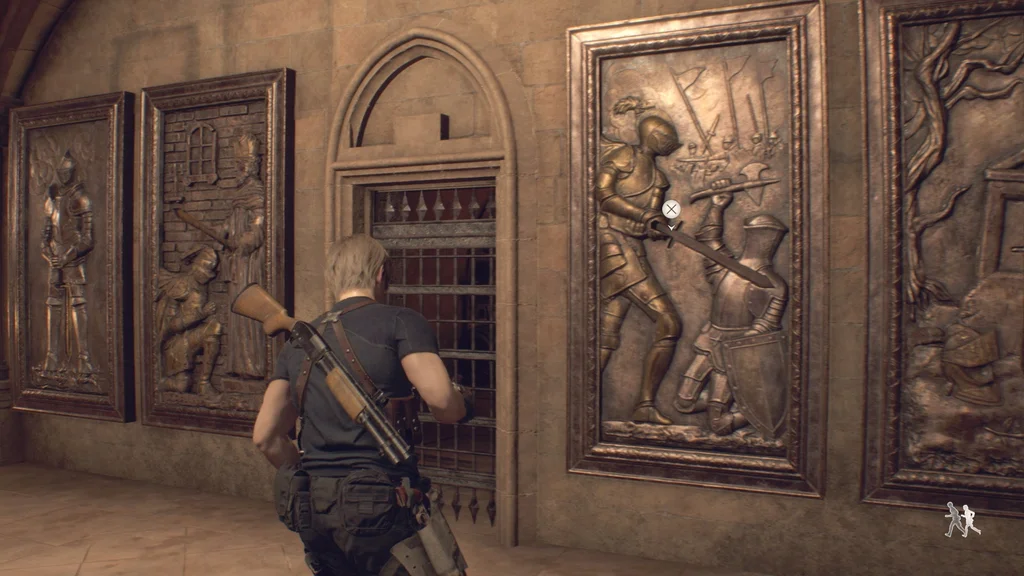This screenshot has height=576, width=1024.
Task: Click the companion follow formation icon
Action: (962, 520)
